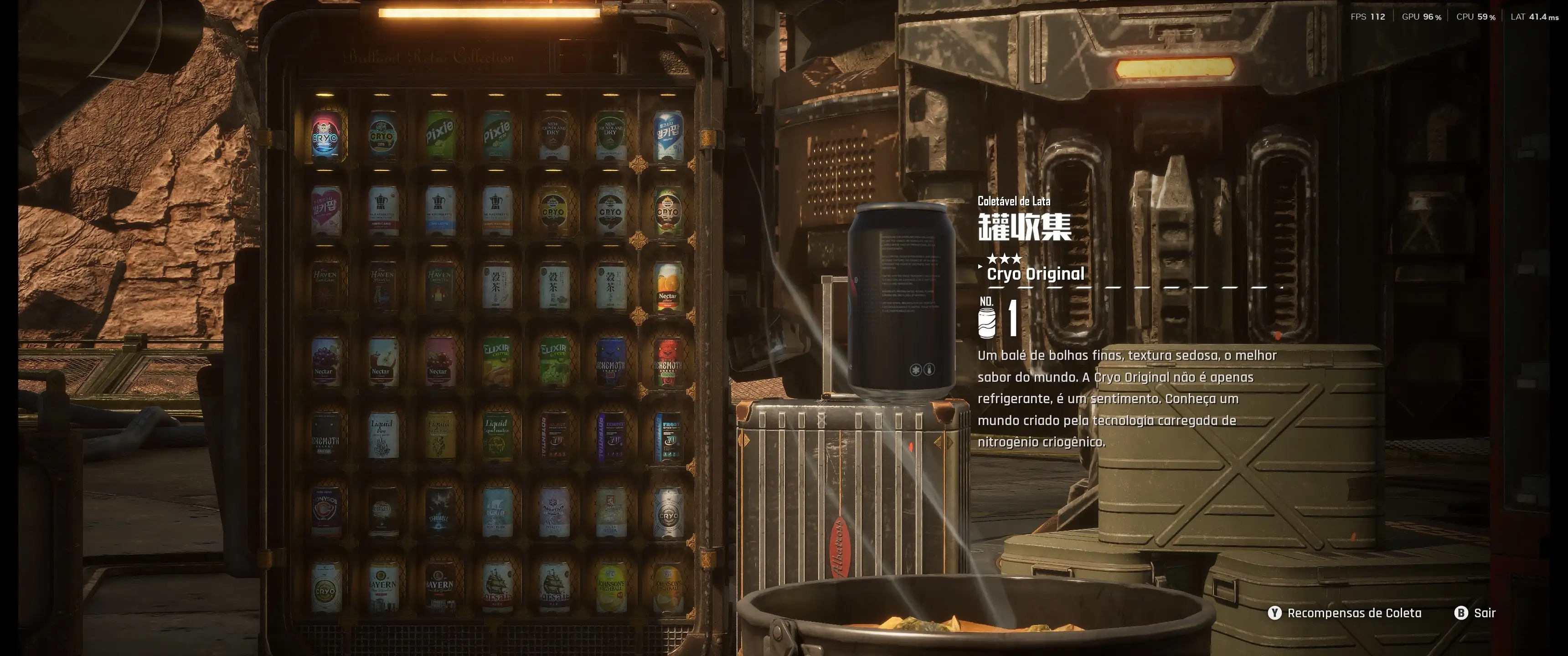Pick the orange Nectar can
The height and width of the screenshot is (656, 1568).
click(668, 286)
